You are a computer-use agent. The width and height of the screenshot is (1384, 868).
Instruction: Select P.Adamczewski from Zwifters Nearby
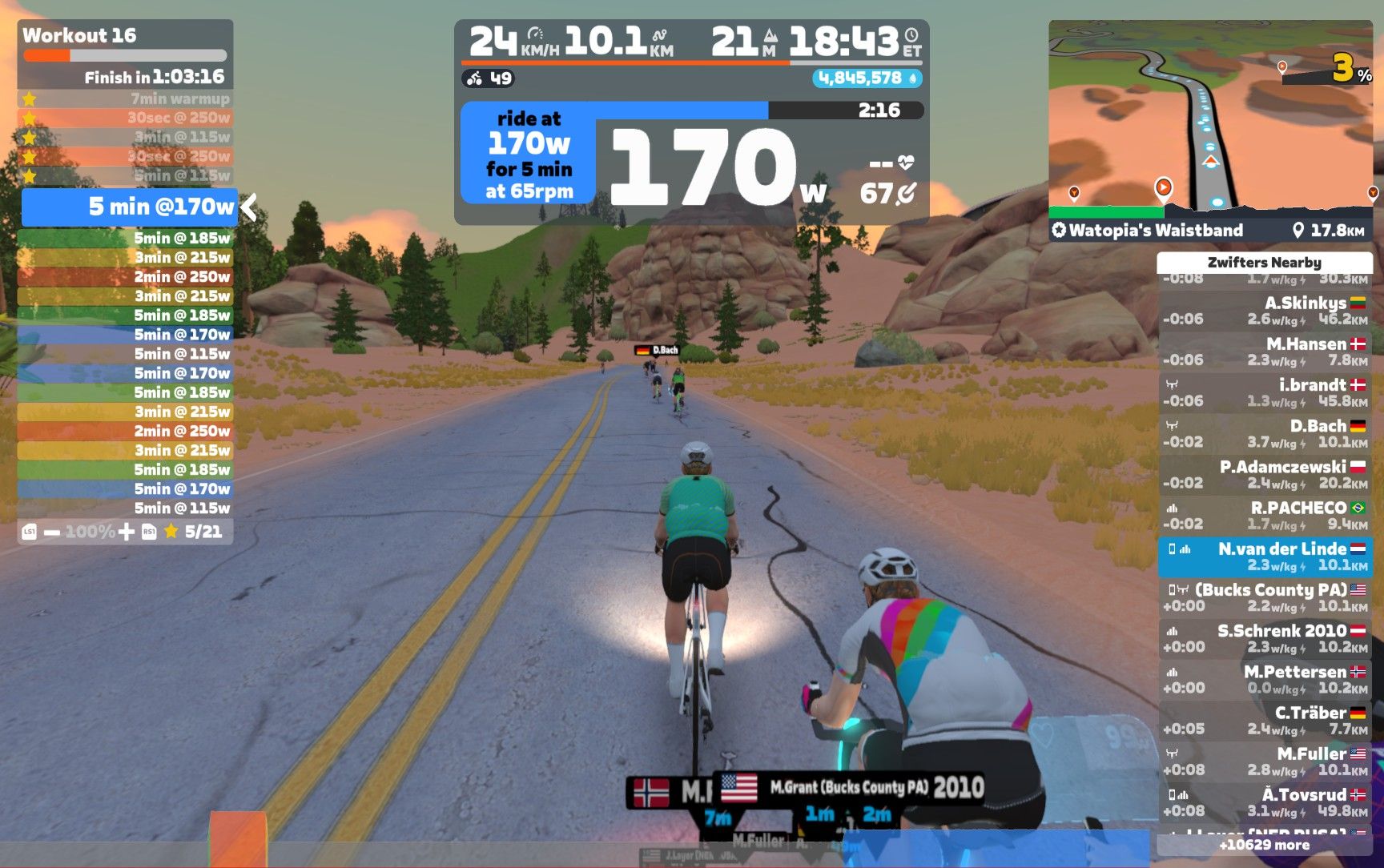click(1265, 474)
